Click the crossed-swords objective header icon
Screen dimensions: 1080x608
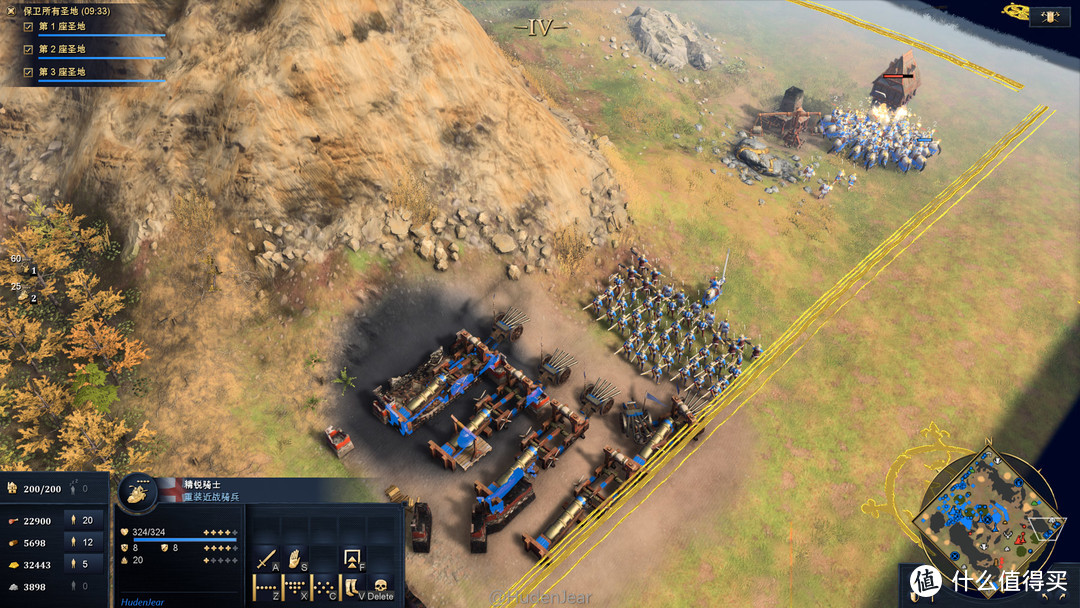[x=12, y=10]
